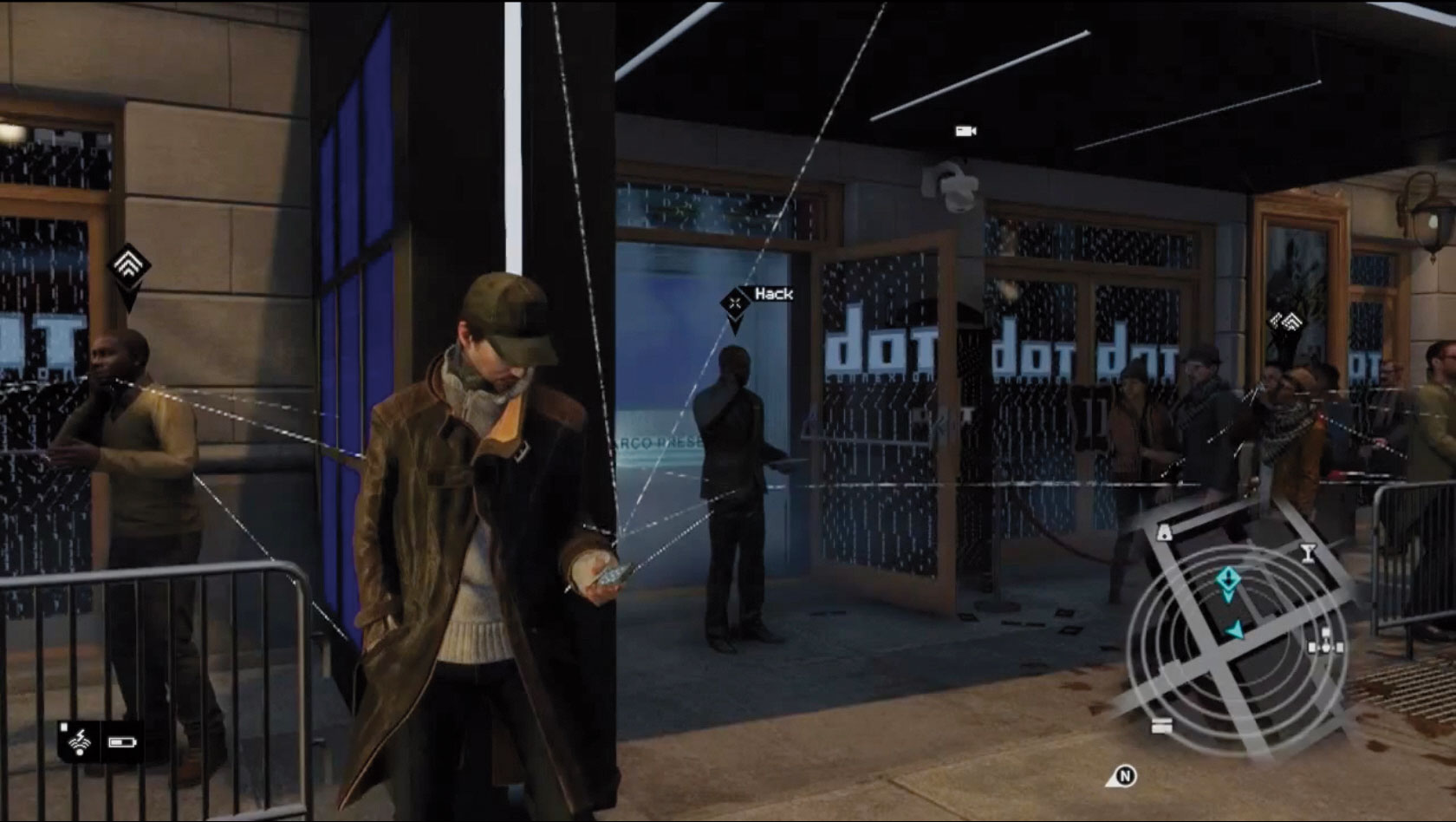This screenshot has width=1456, height=822.
Task: Select the bar glass icon on the minimap
Action: tap(1308, 551)
